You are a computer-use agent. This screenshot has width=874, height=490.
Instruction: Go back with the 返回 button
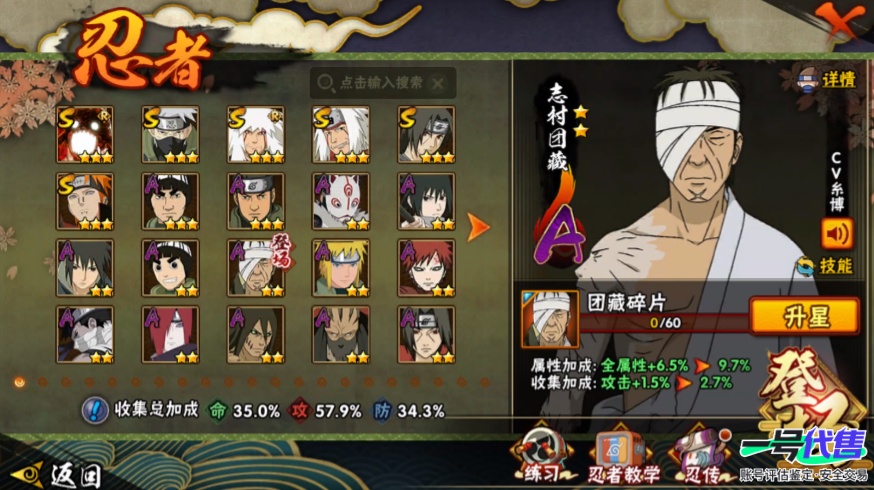pyautogui.click(x=60, y=472)
